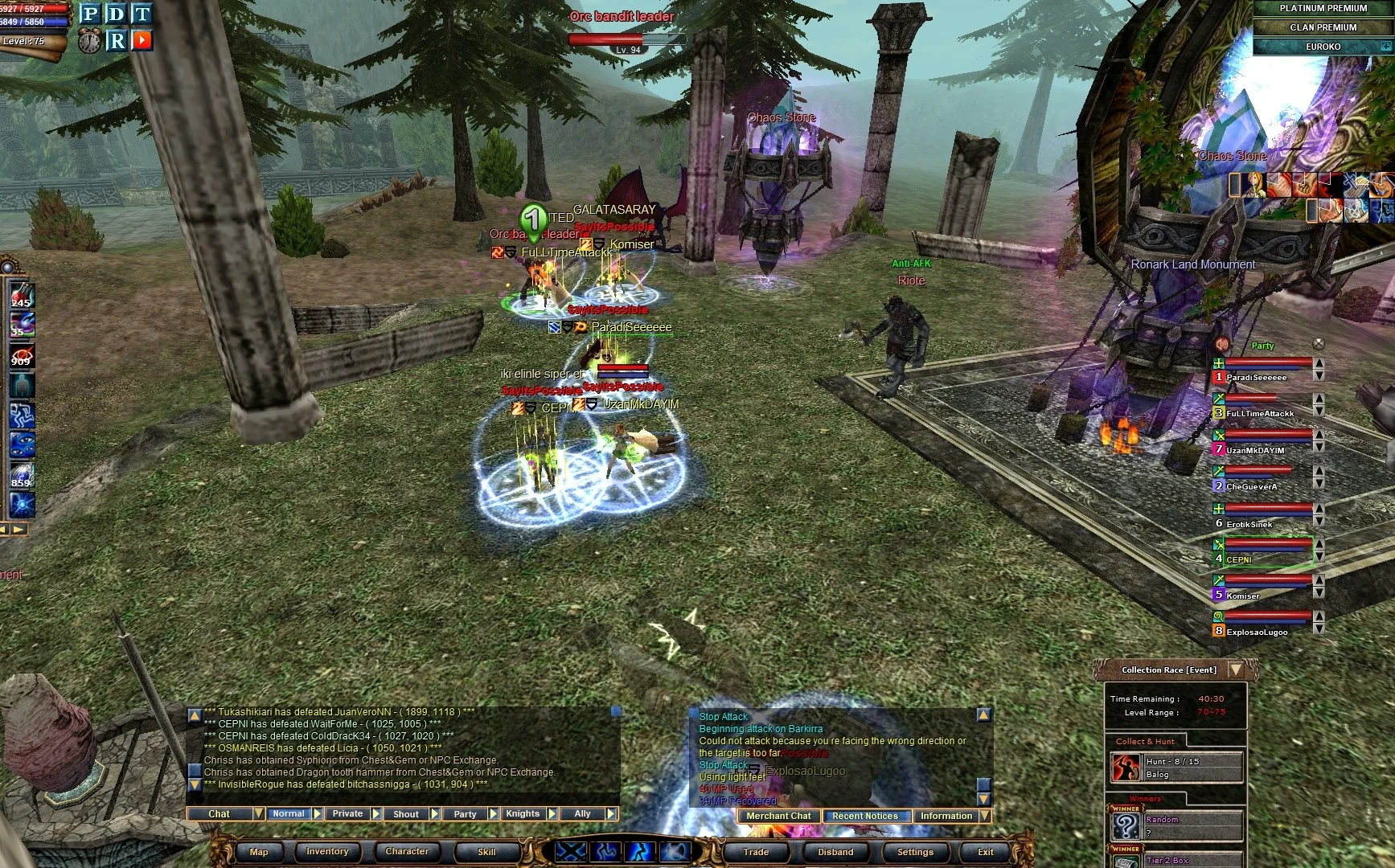Start a Trade request

[x=756, y=852]
